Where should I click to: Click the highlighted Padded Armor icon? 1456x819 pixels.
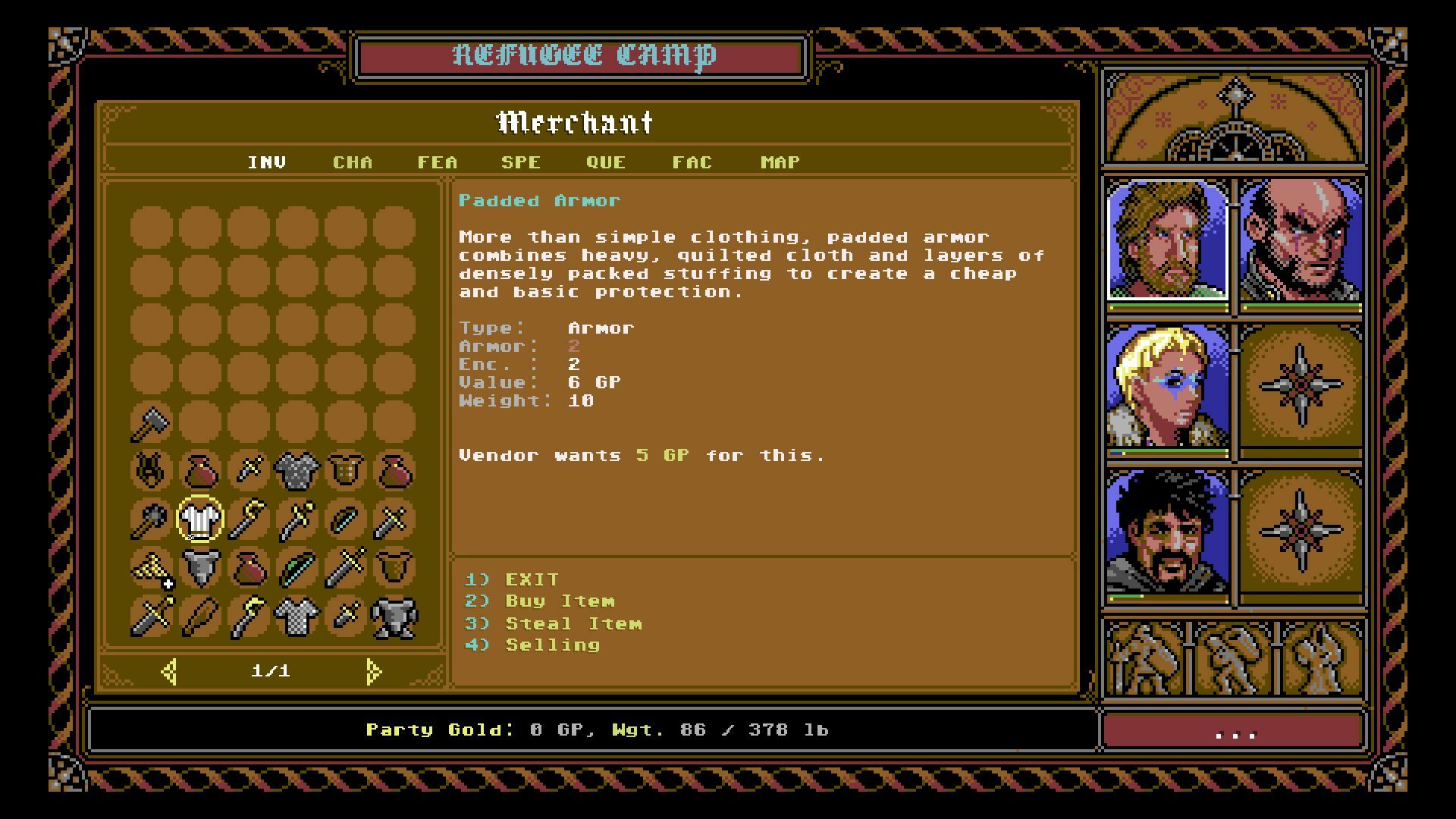click(200, 519)
